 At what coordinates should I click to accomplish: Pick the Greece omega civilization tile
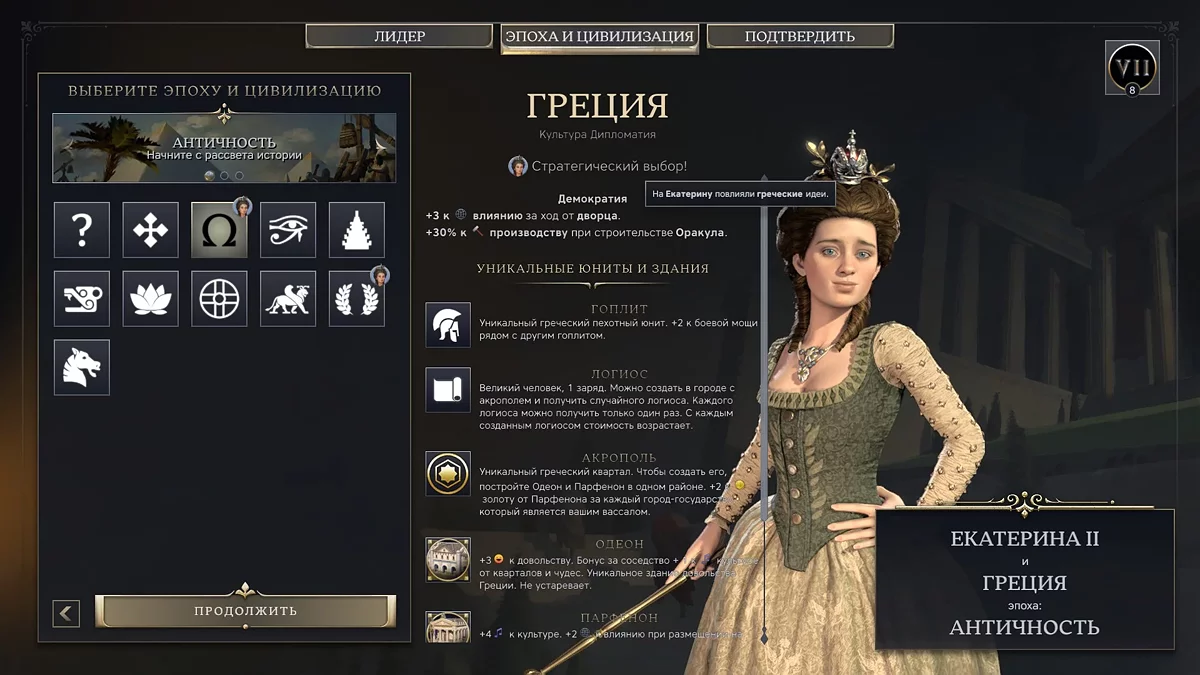(x=219, y=230)
